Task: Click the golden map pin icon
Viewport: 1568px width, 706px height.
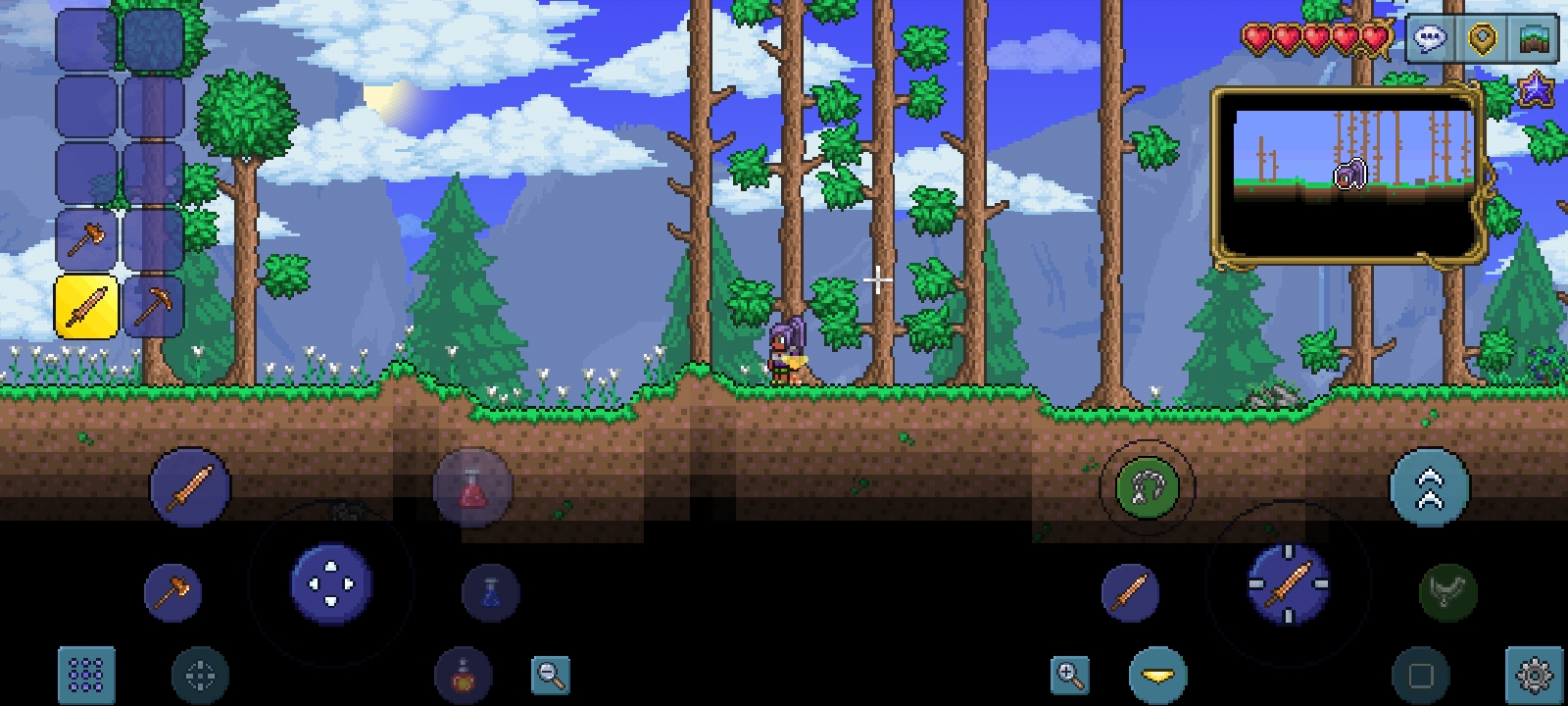Action: [x=1482, y=39]
